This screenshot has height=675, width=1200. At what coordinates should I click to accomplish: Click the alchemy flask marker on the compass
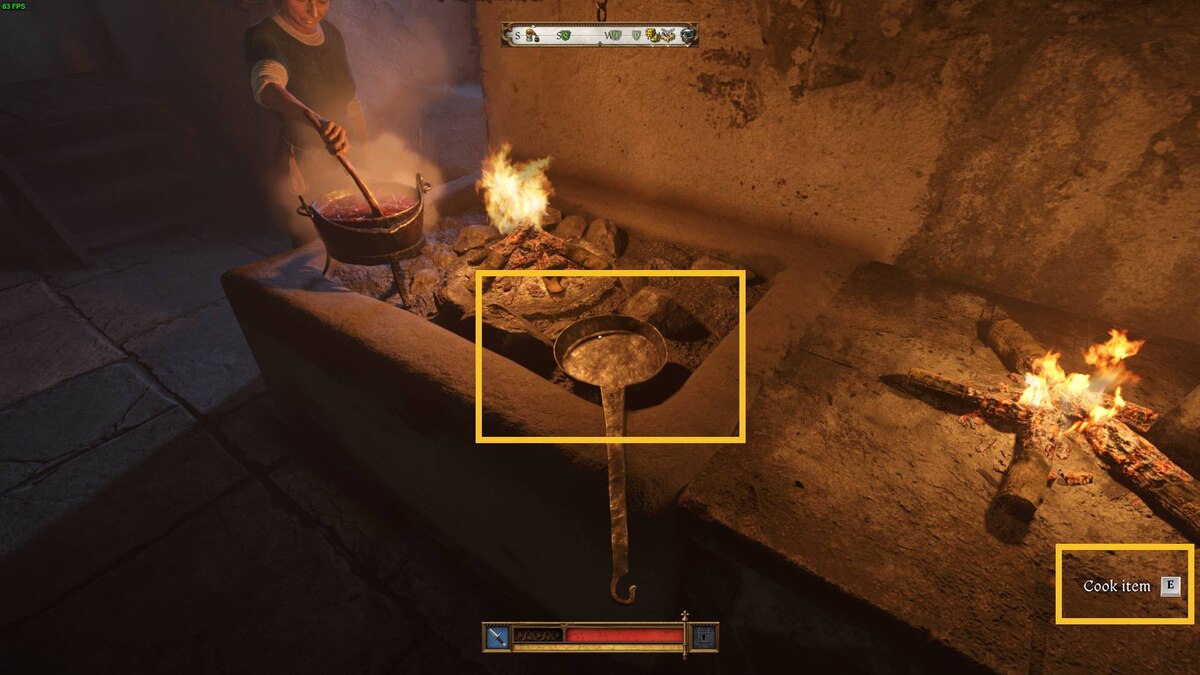pos(531,36)
